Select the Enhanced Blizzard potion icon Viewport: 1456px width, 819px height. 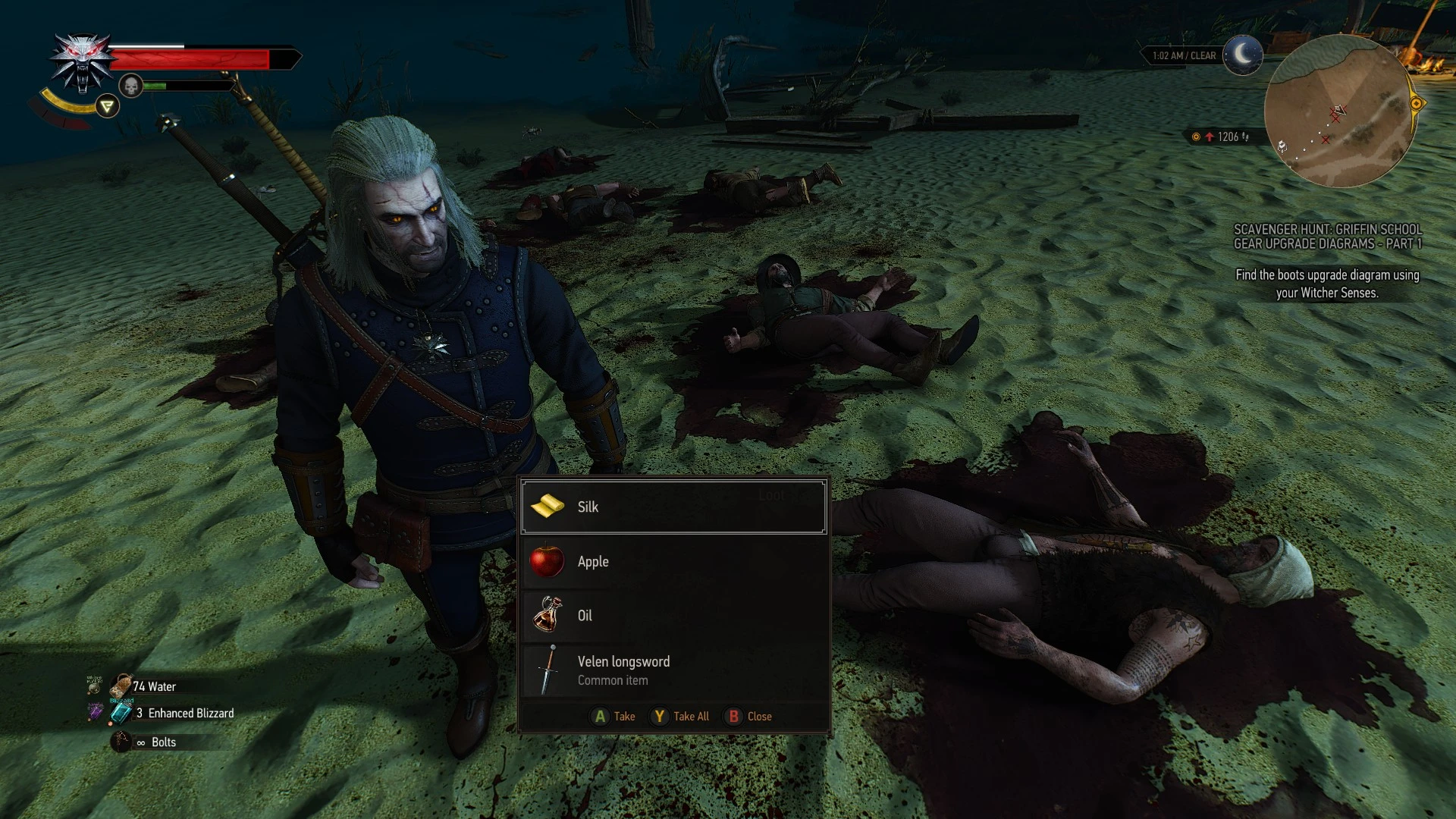click(x=120, y=713)
